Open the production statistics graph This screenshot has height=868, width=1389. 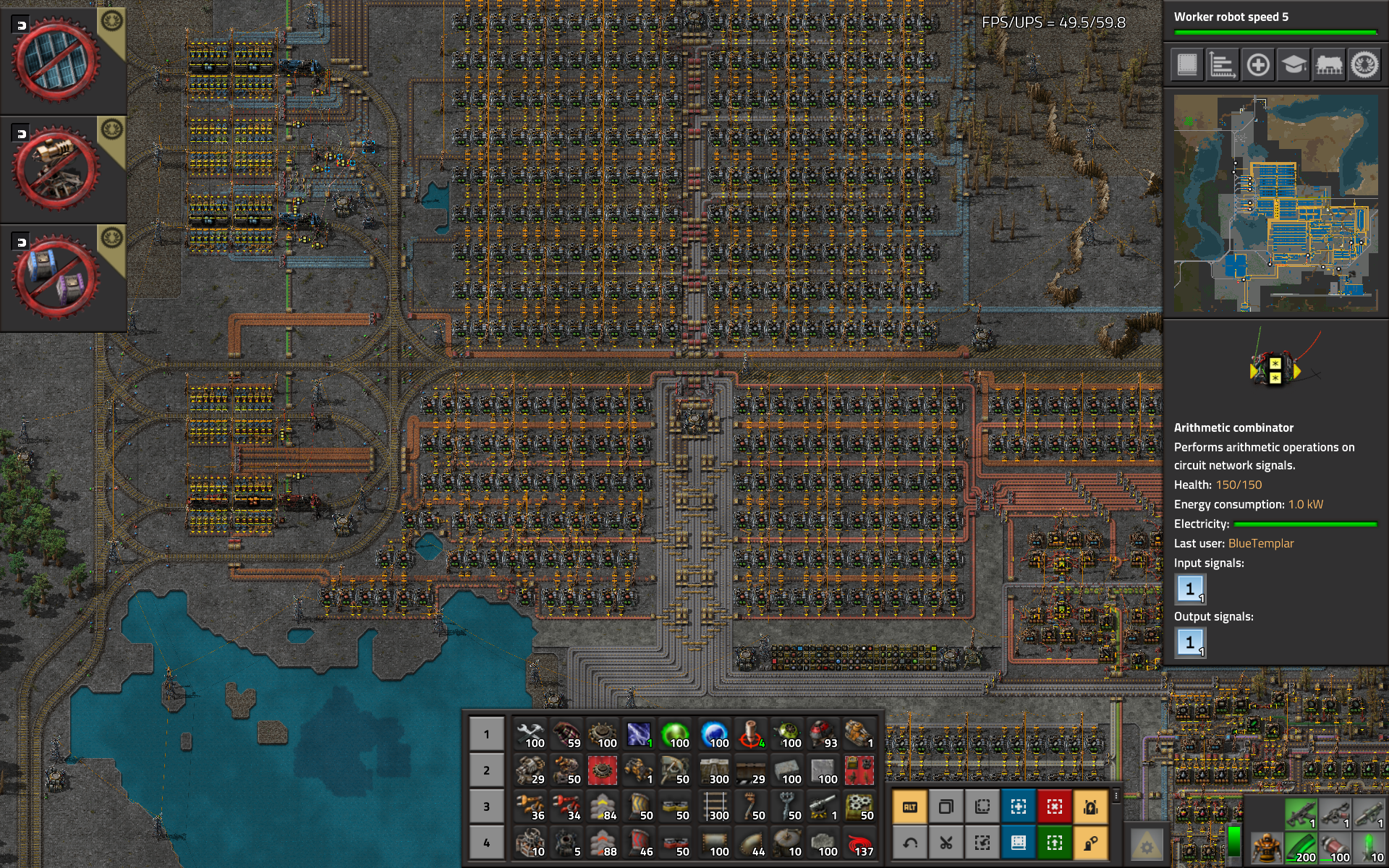point(1223,65)
